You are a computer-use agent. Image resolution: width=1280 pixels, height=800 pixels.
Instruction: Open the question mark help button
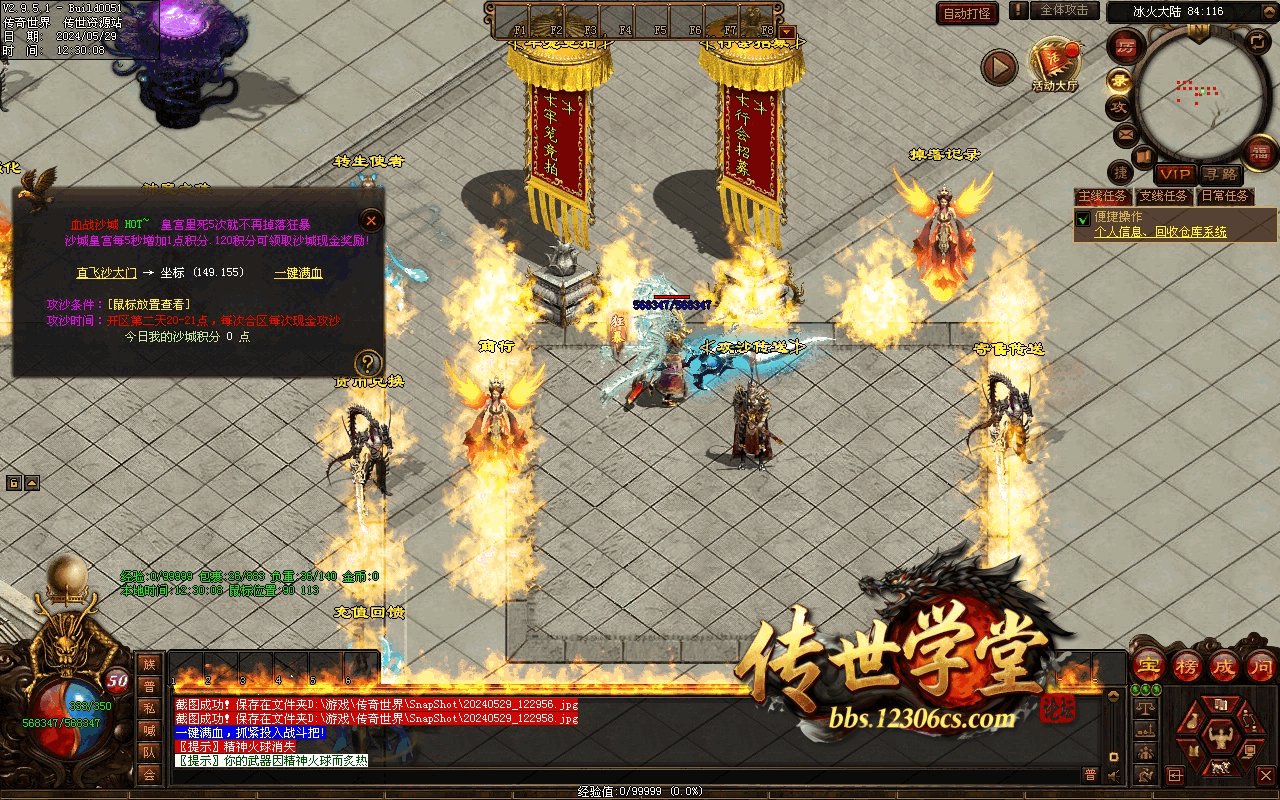[x=368, y=363]
